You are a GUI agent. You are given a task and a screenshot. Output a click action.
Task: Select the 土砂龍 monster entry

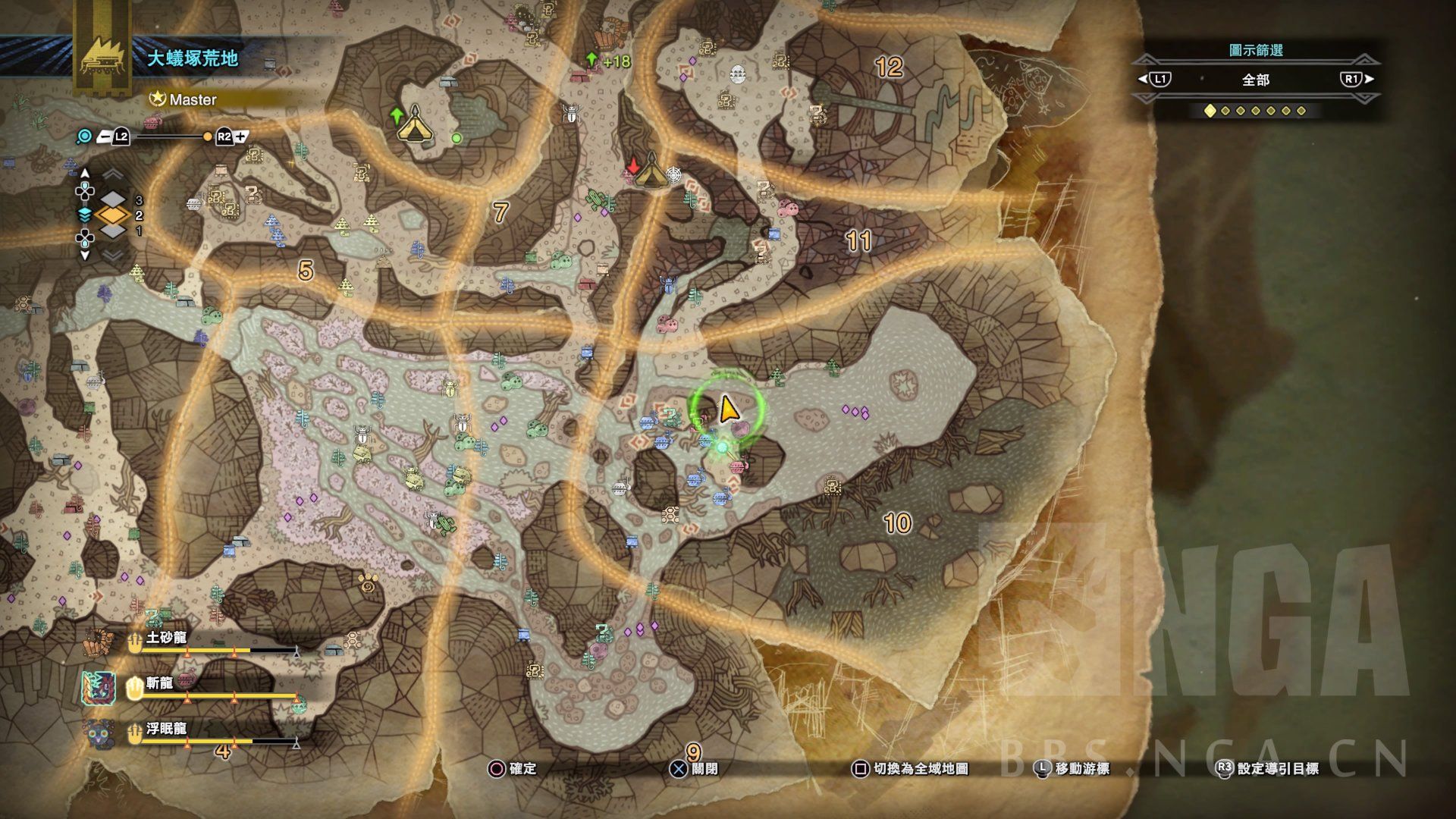point(166,639)
